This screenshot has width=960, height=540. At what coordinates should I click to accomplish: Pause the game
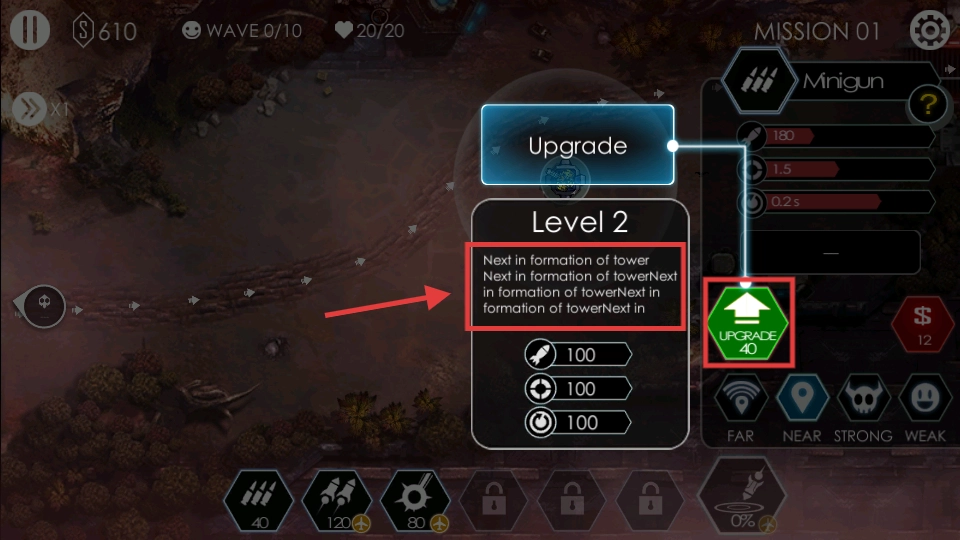(x=30, y=29)
